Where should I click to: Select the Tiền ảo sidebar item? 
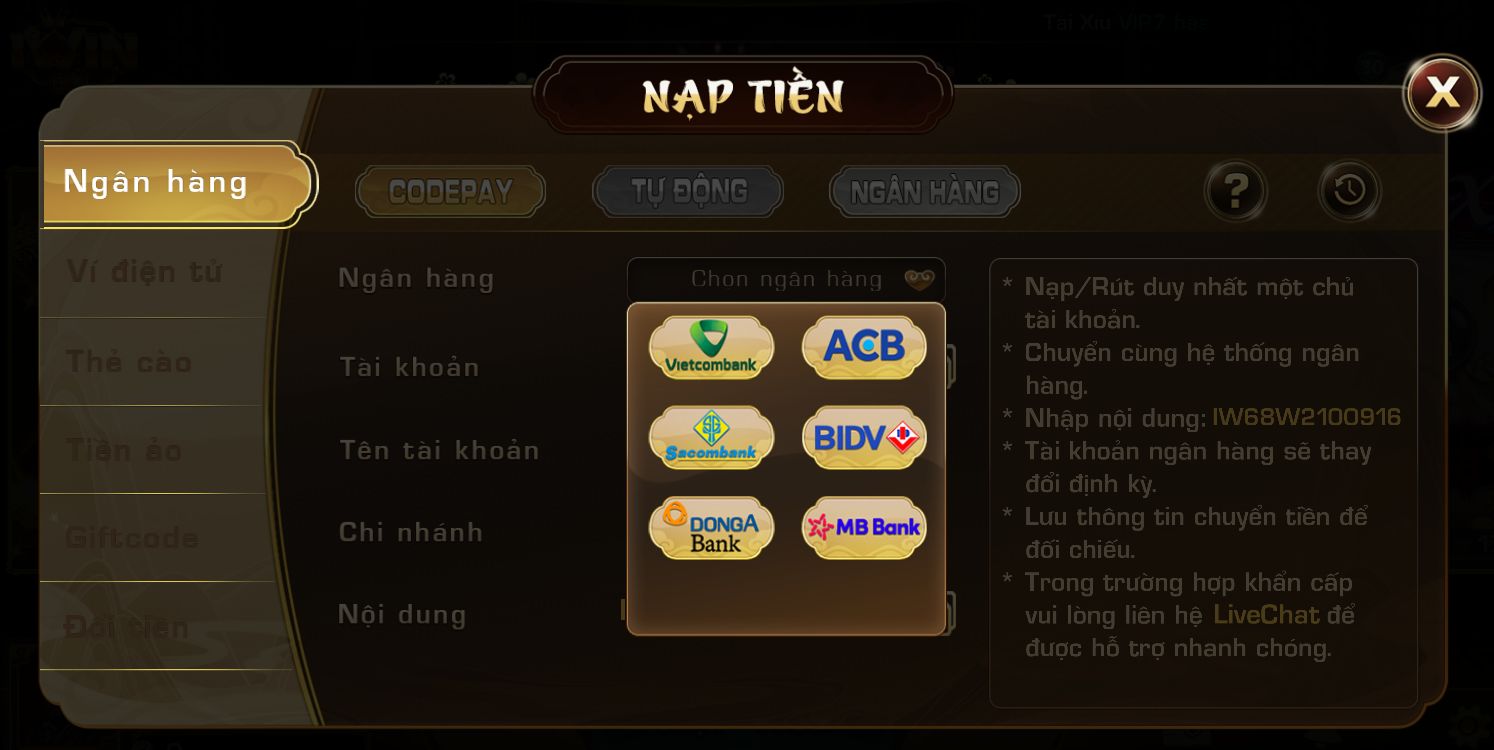tap(124, 450)
